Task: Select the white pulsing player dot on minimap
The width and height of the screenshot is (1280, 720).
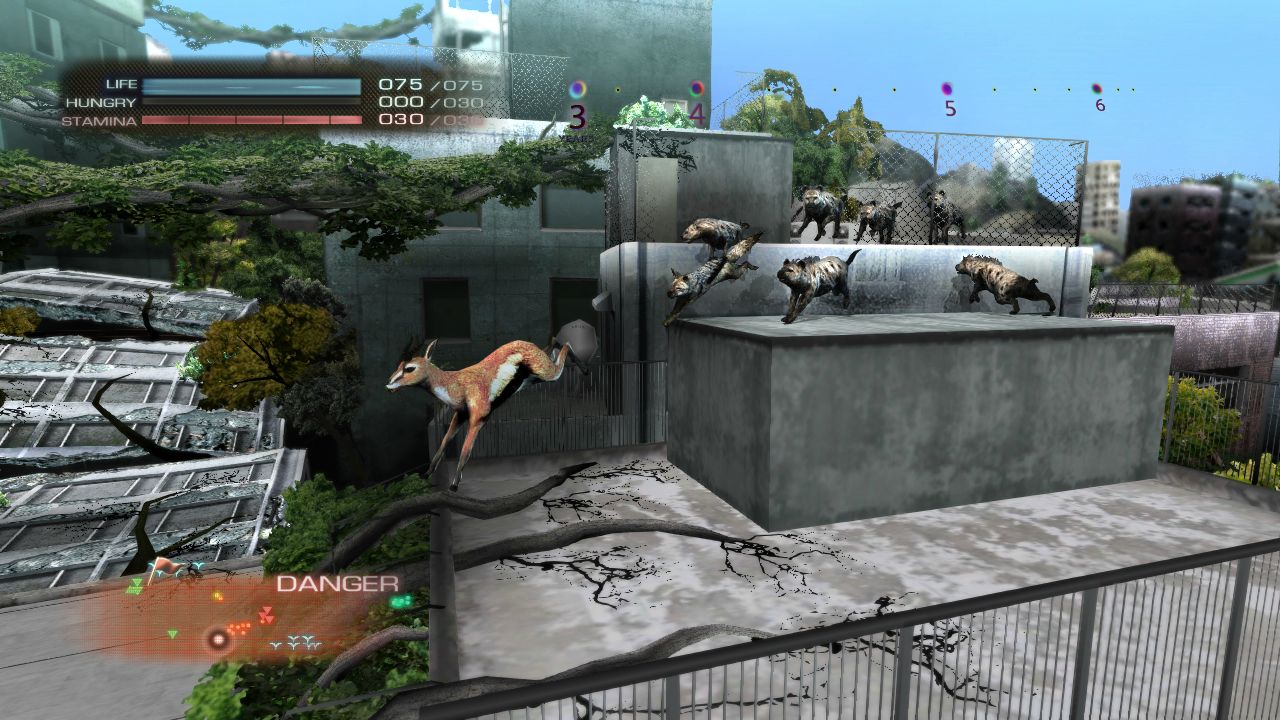Action: point(218,639)
